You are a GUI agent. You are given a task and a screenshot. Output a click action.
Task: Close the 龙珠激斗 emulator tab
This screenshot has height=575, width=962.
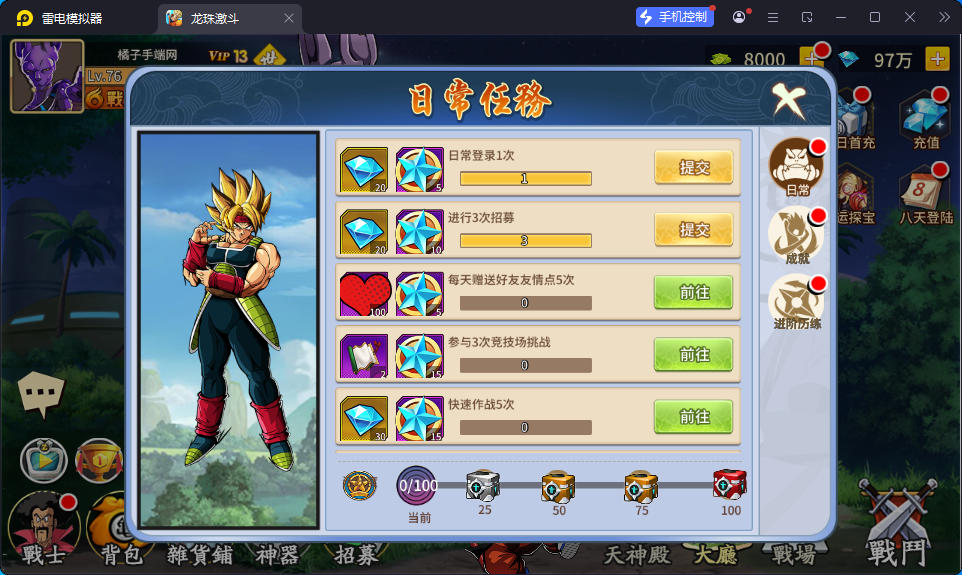tap(289, 18)
